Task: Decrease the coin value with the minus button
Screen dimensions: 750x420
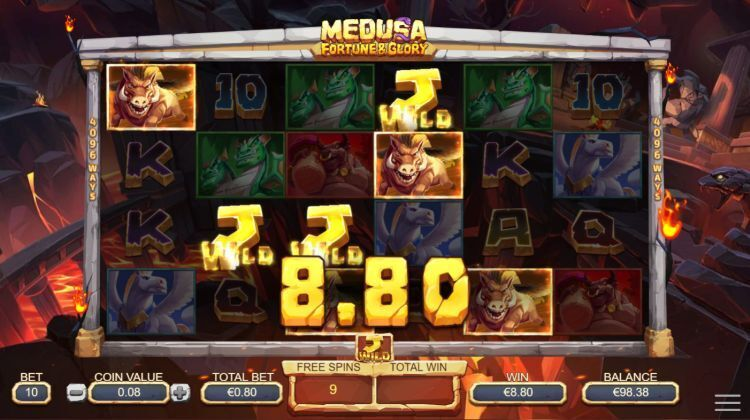Action: point(75,393)
